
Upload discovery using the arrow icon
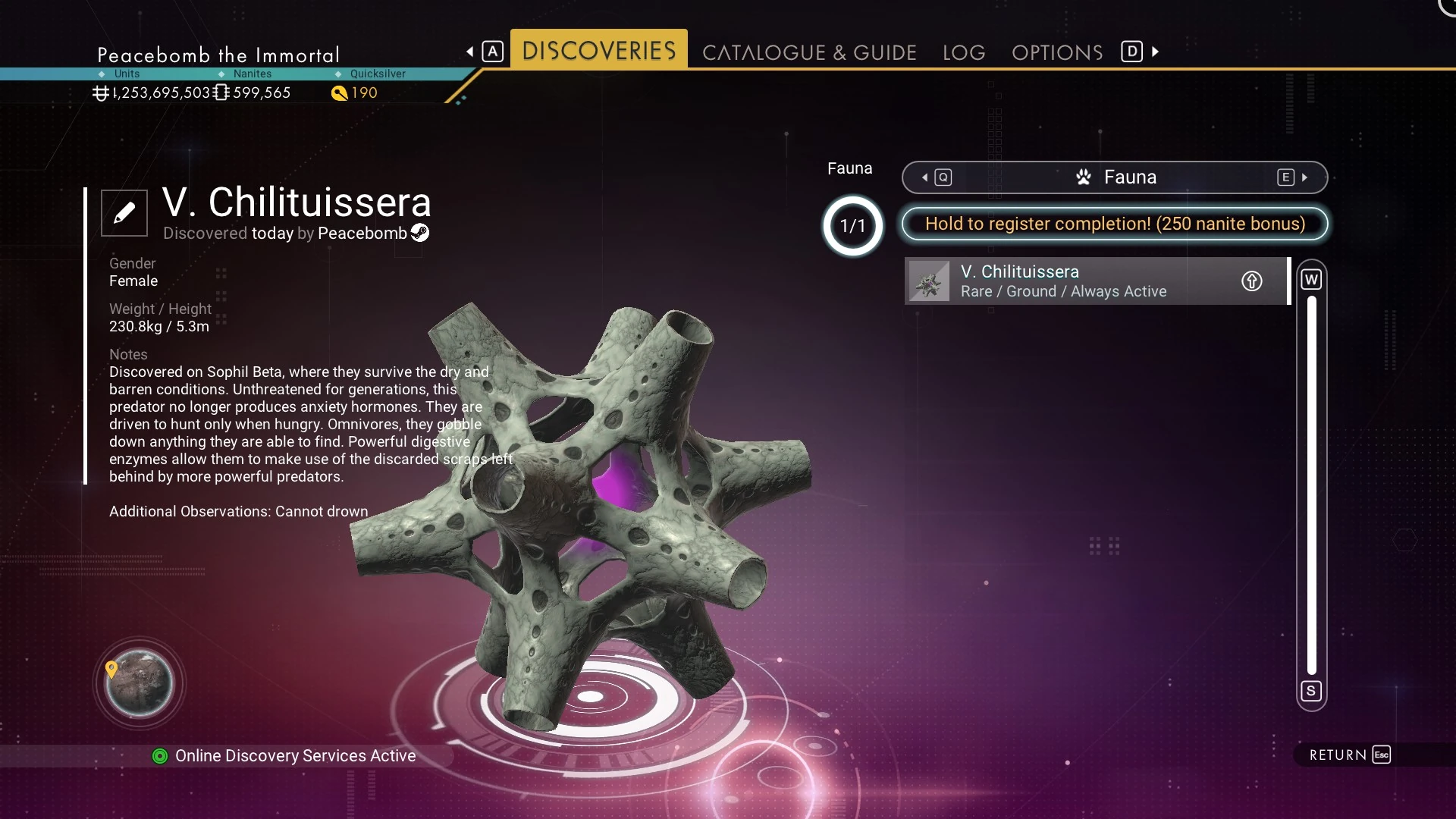pyautogui.click(x=1251, y=281)
